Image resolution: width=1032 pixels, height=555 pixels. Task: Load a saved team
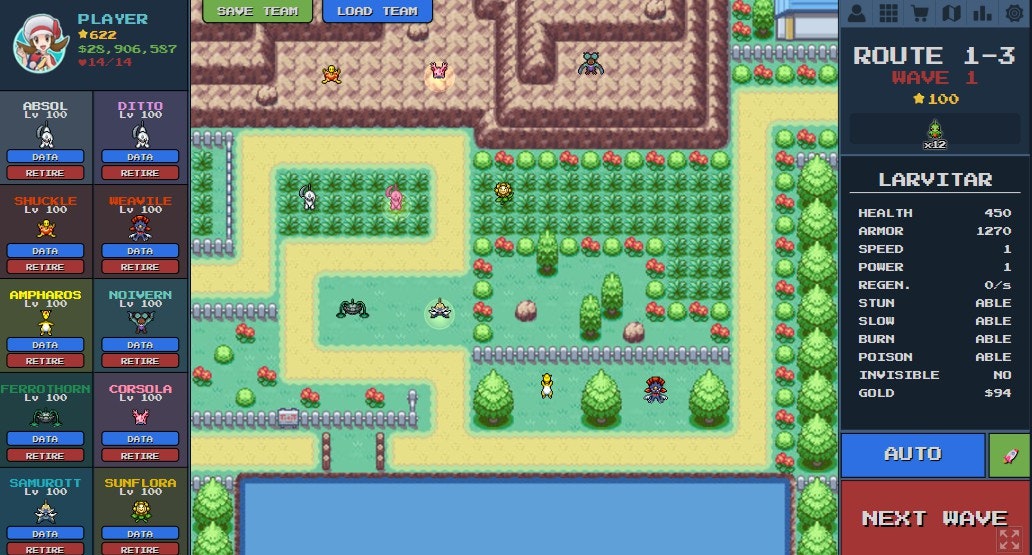coord(377,11)
